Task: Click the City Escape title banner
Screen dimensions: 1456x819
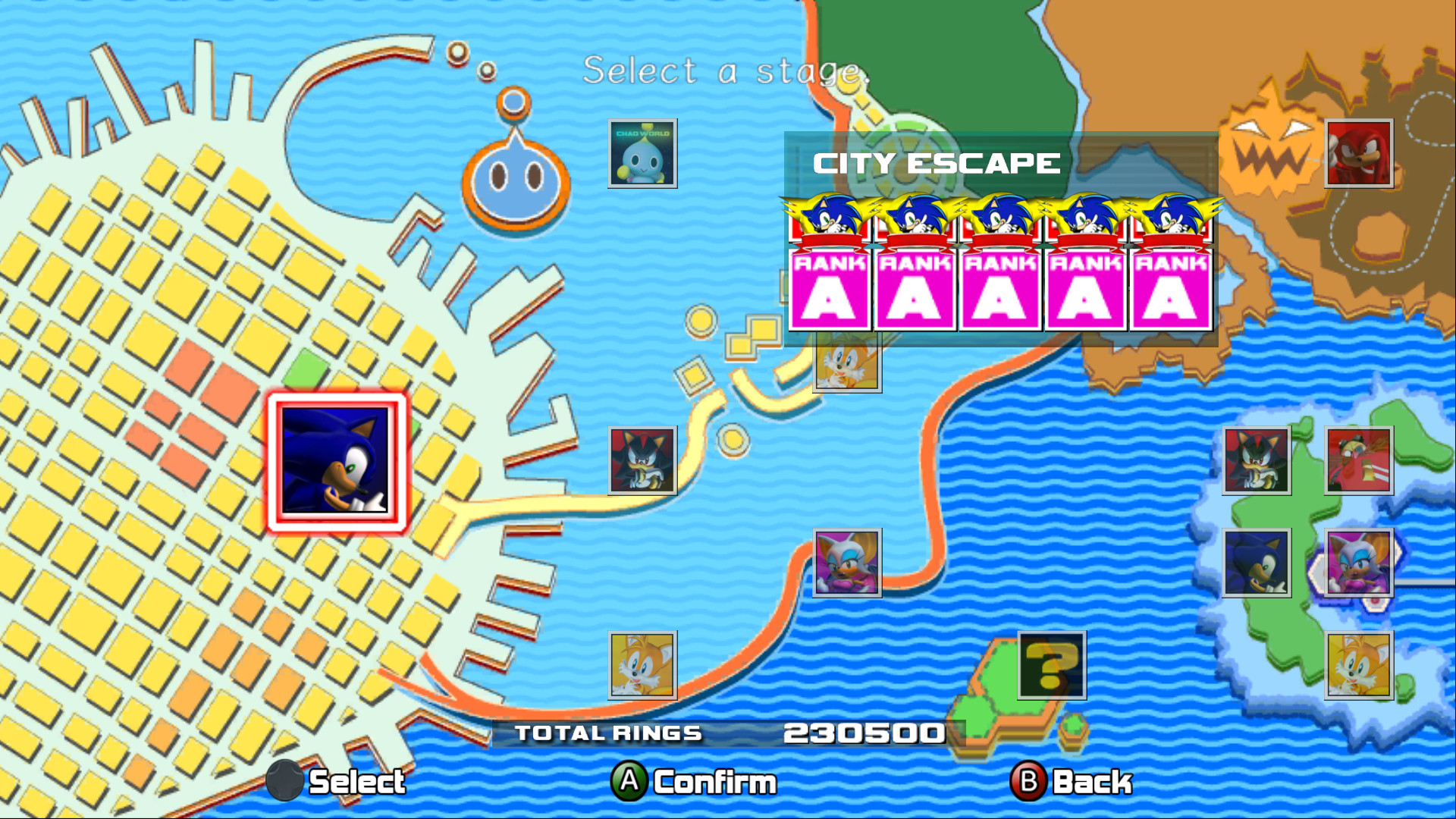Action: point(938,162)
